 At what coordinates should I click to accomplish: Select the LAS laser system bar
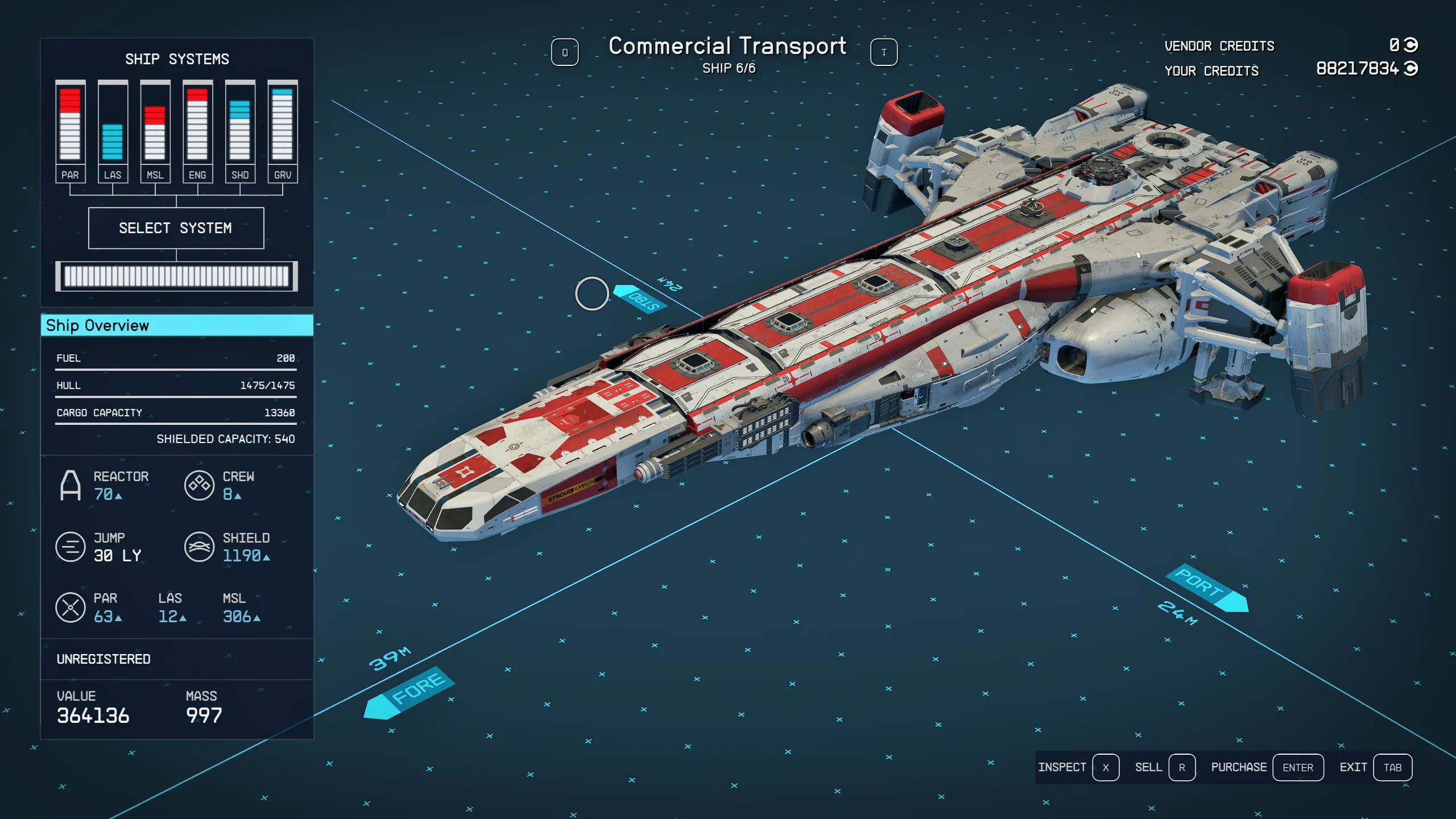tap(113, 131)
